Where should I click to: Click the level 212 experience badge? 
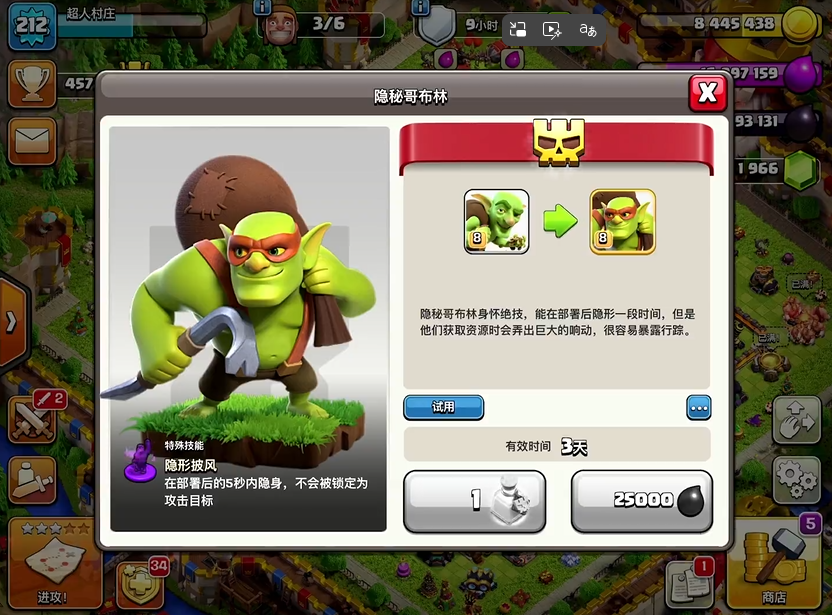[31, 25]
